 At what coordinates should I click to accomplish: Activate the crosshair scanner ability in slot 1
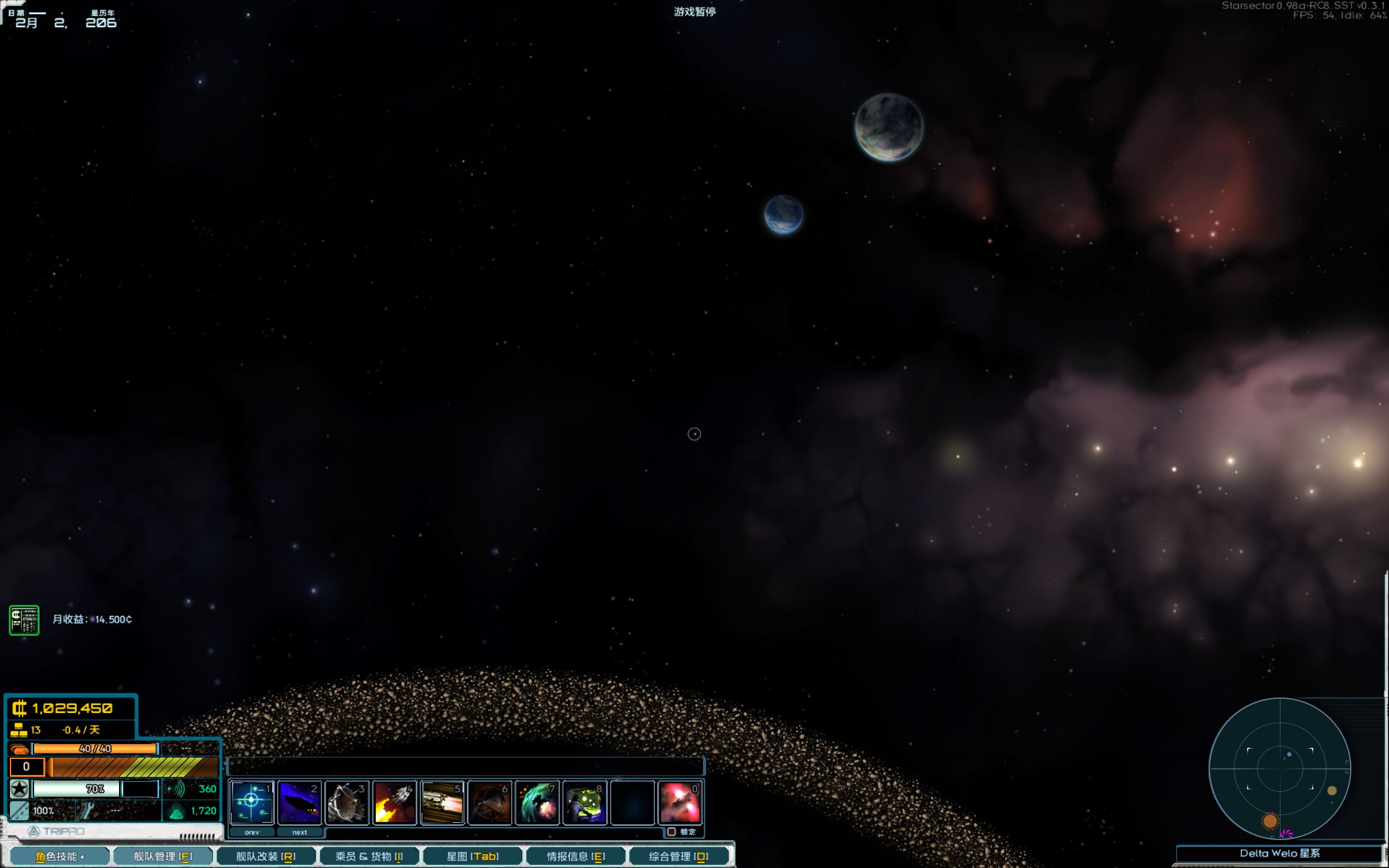point(252,802)
